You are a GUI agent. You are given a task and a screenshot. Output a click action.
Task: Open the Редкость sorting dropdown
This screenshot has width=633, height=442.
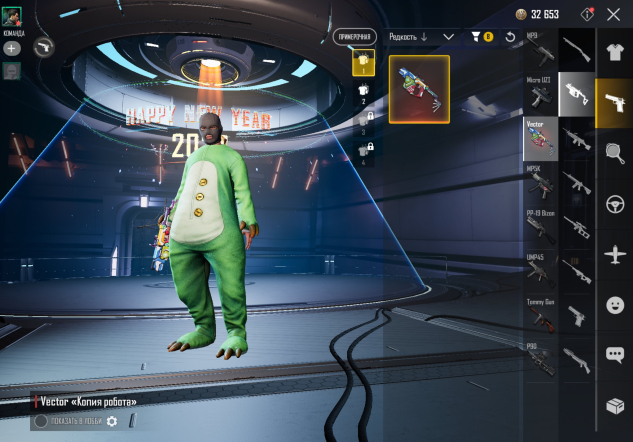pyautogui.click(x=420, y=37)
